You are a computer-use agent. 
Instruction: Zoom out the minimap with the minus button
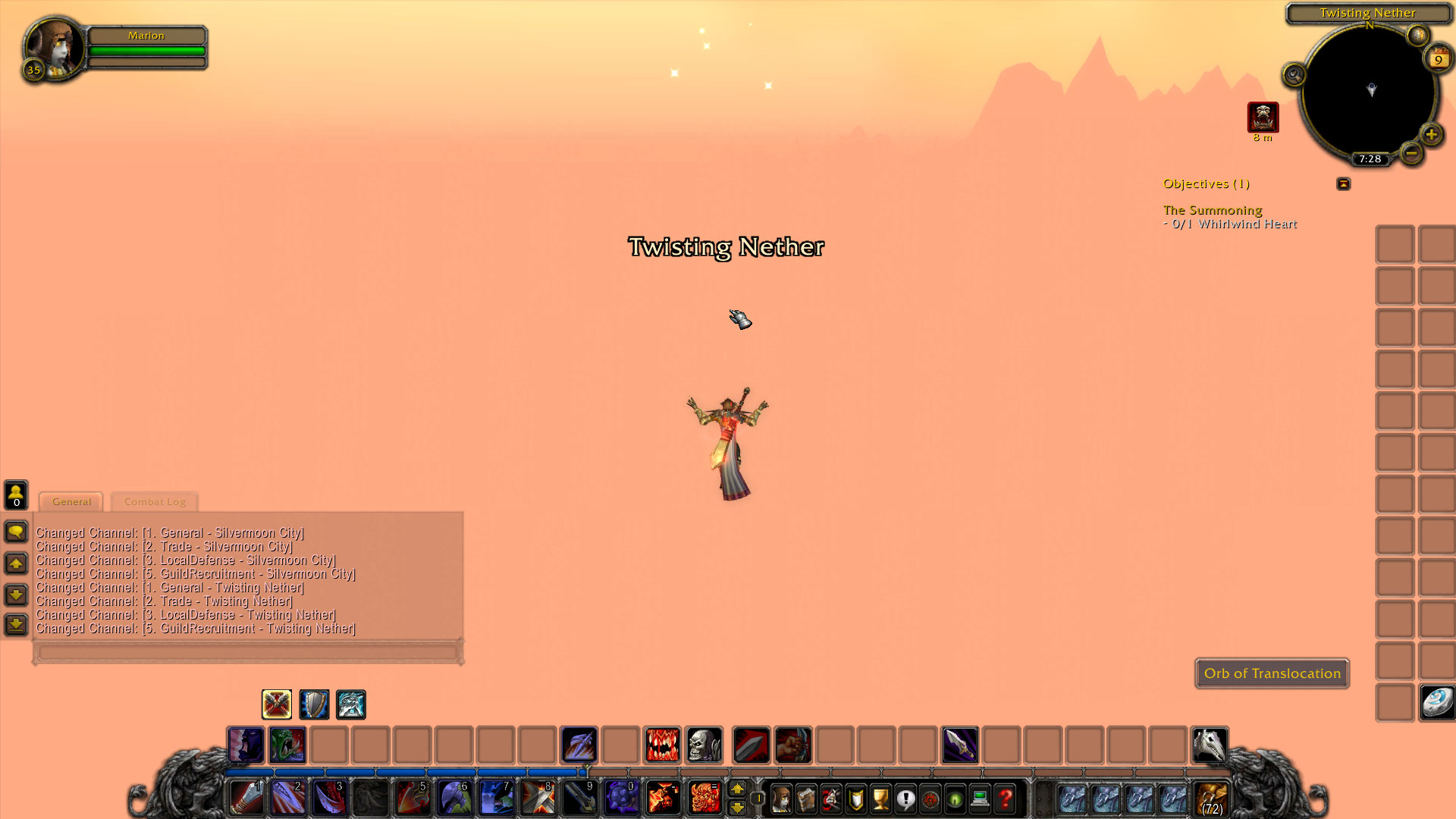1411,153
